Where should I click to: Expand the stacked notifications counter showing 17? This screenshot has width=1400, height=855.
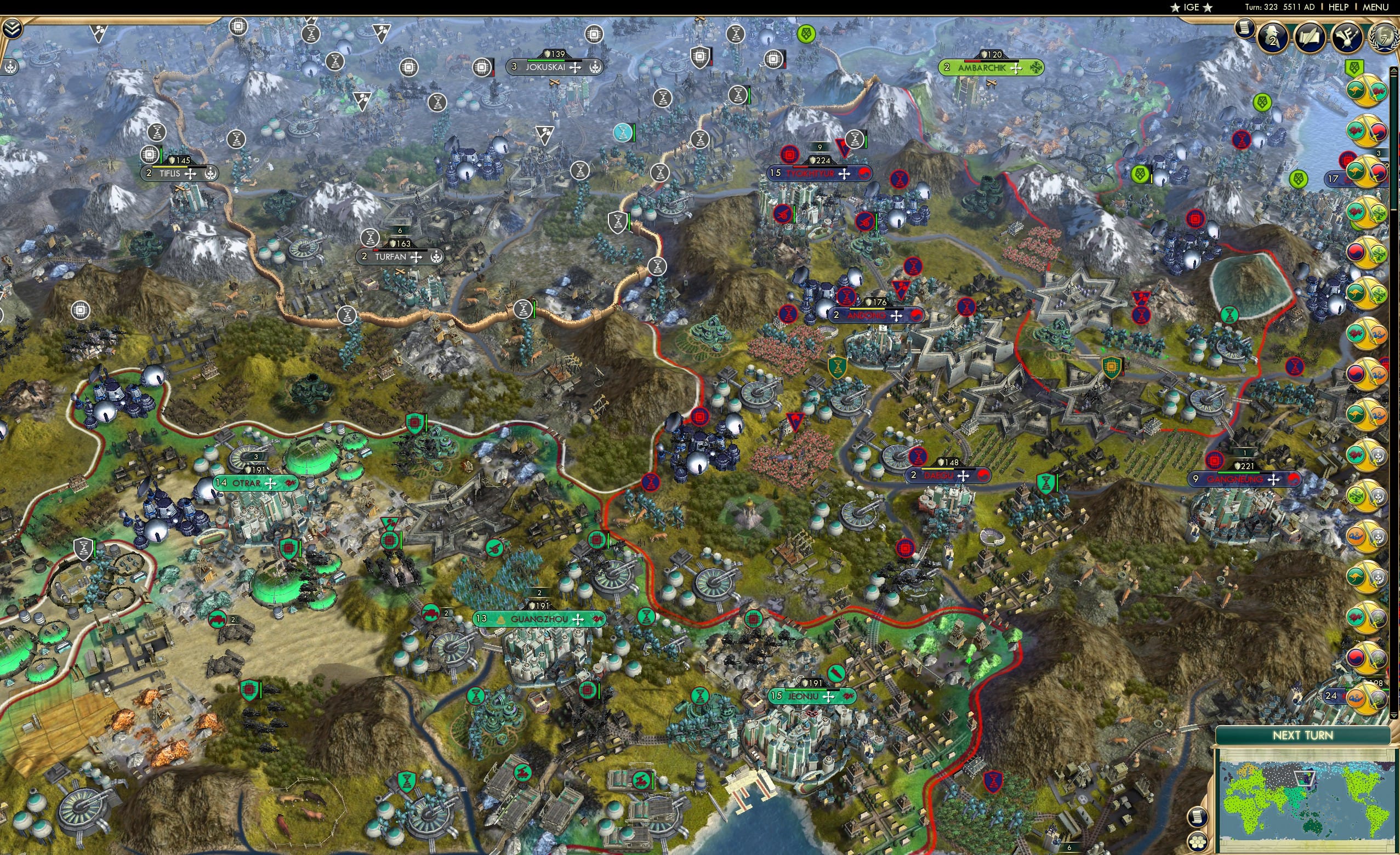click(1333, 178)
